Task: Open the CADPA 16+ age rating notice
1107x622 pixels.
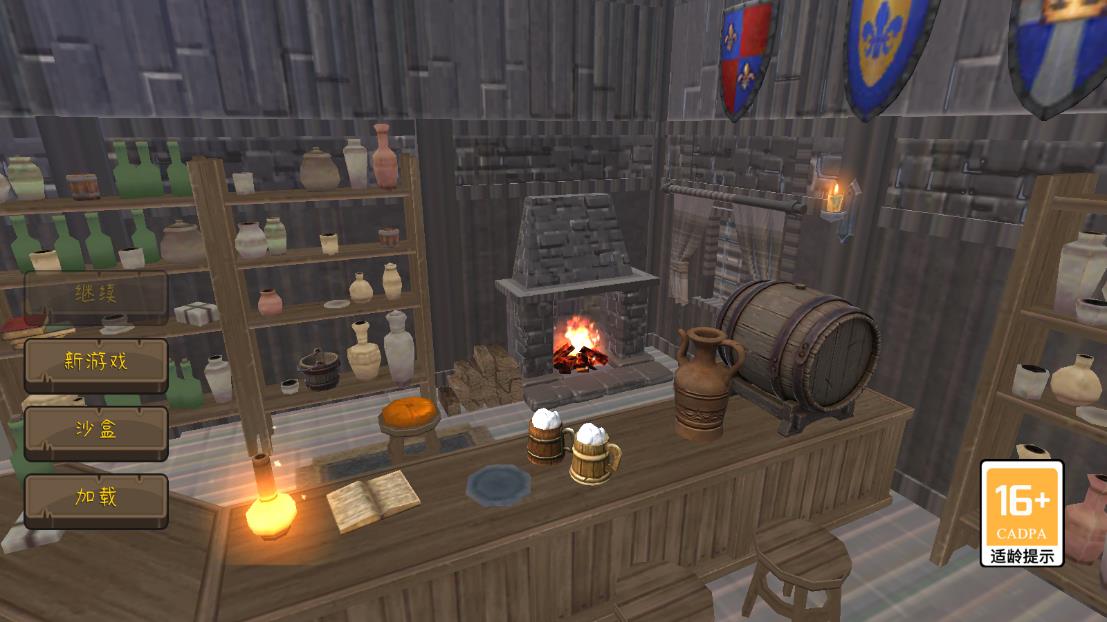Action: (x=1021, y=513)
